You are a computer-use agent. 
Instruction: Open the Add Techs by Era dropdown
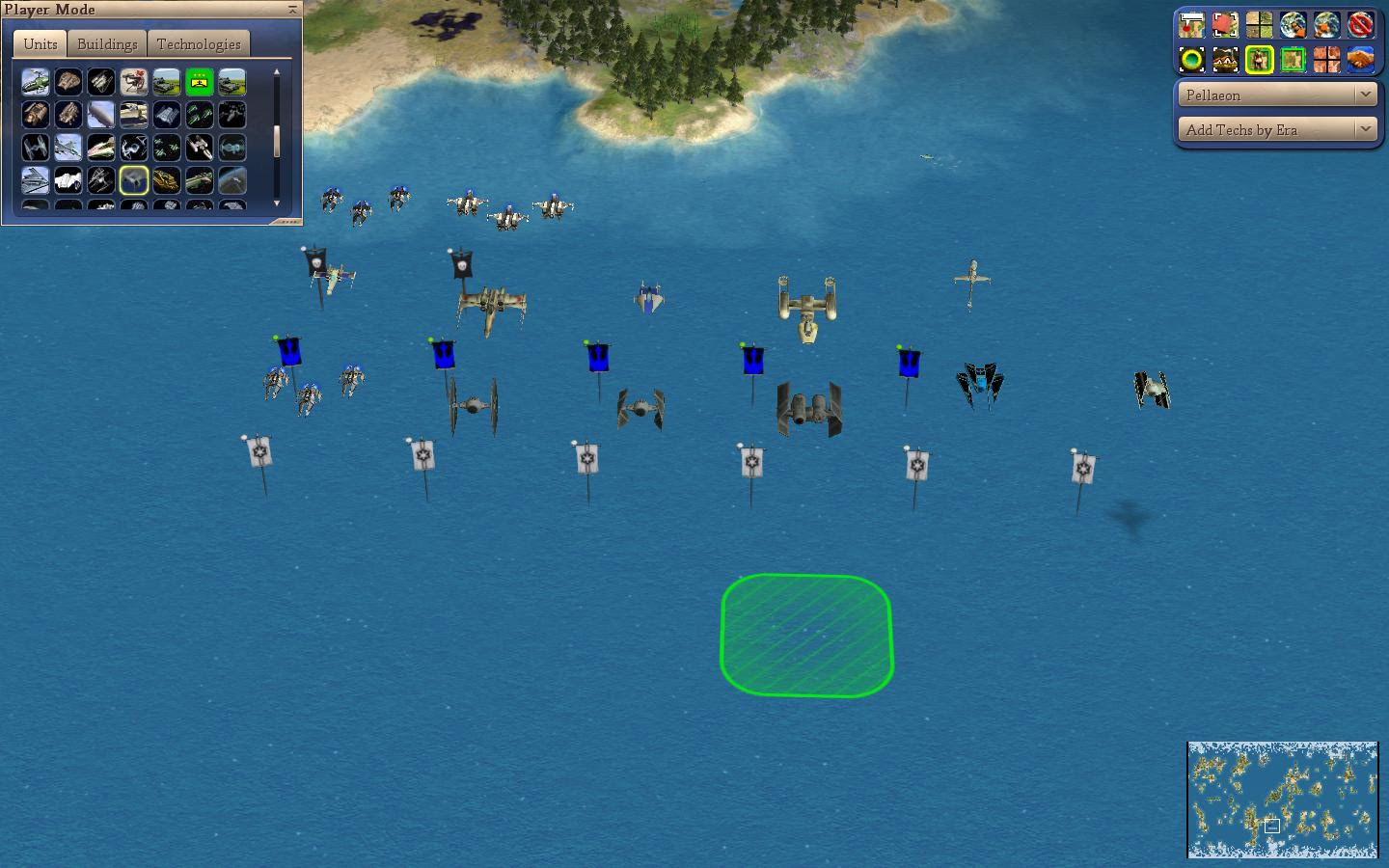point(1275,128)
